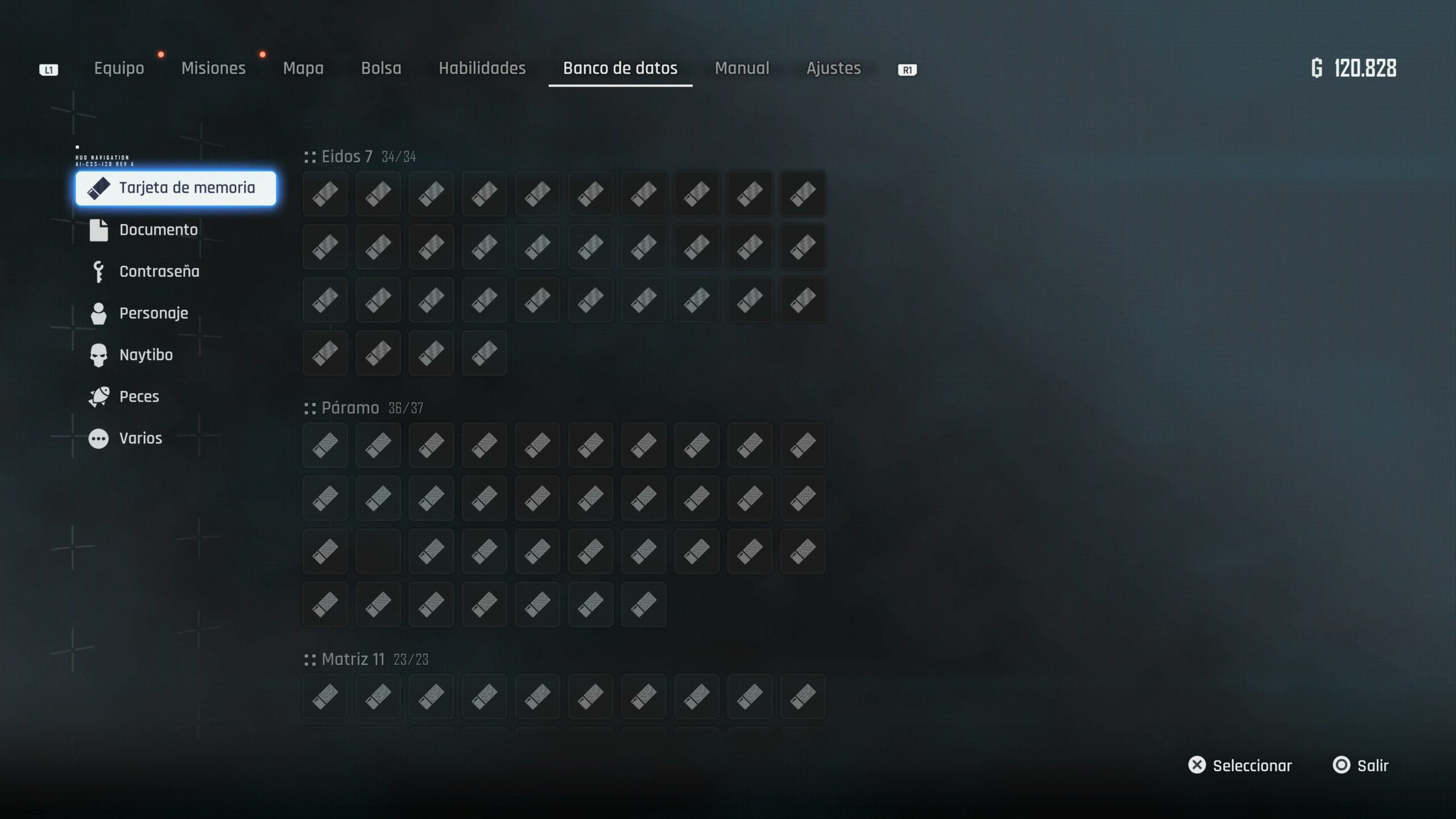Switch to the Equipo tab

pyautogui.click(x=119, y=68)
